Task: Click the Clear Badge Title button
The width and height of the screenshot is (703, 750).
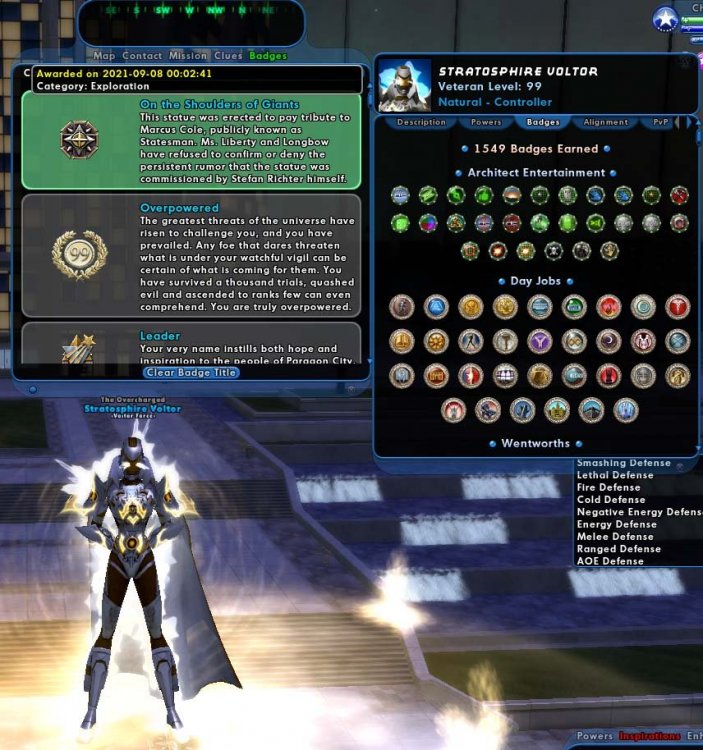Action: point(191,372)
